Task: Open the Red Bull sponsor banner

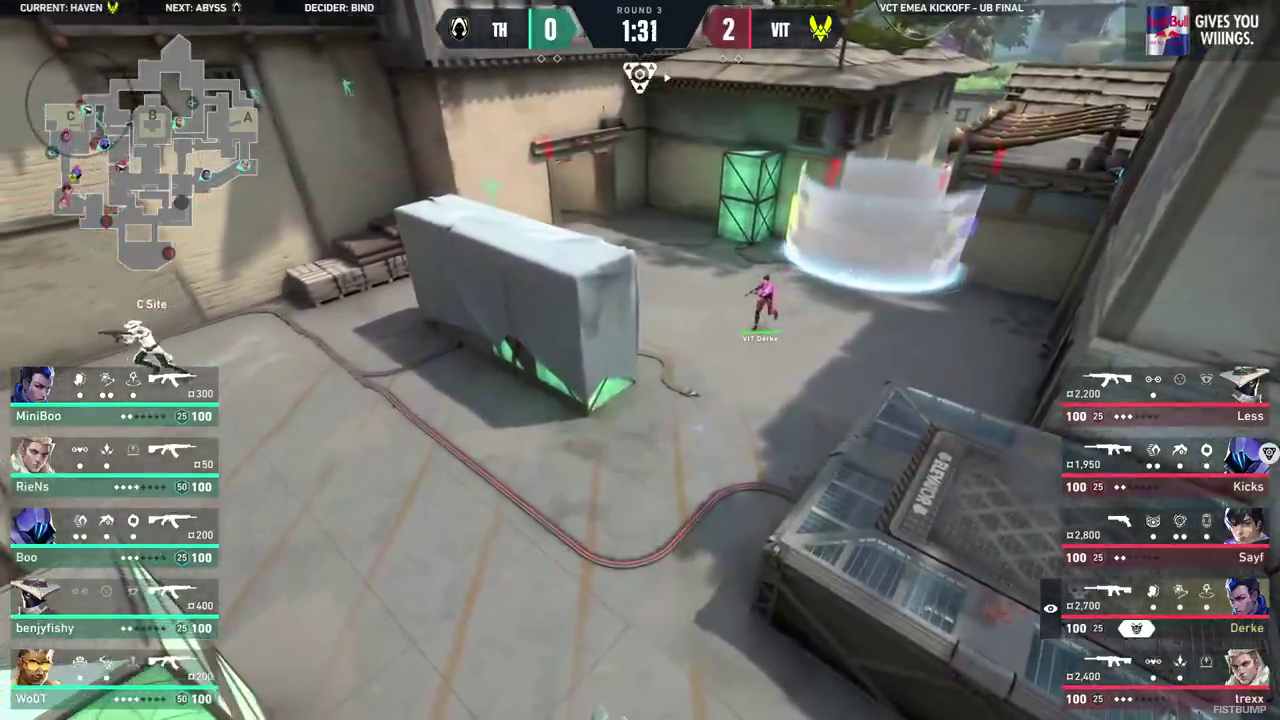Action: pyautogui.click(x=1202, y=30)
